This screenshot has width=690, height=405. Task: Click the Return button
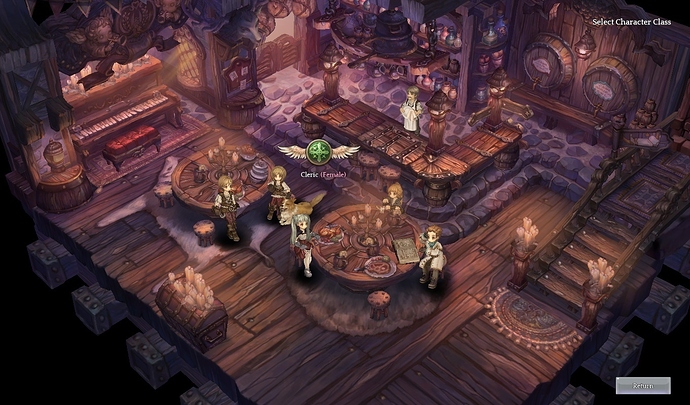click(643, 385)
